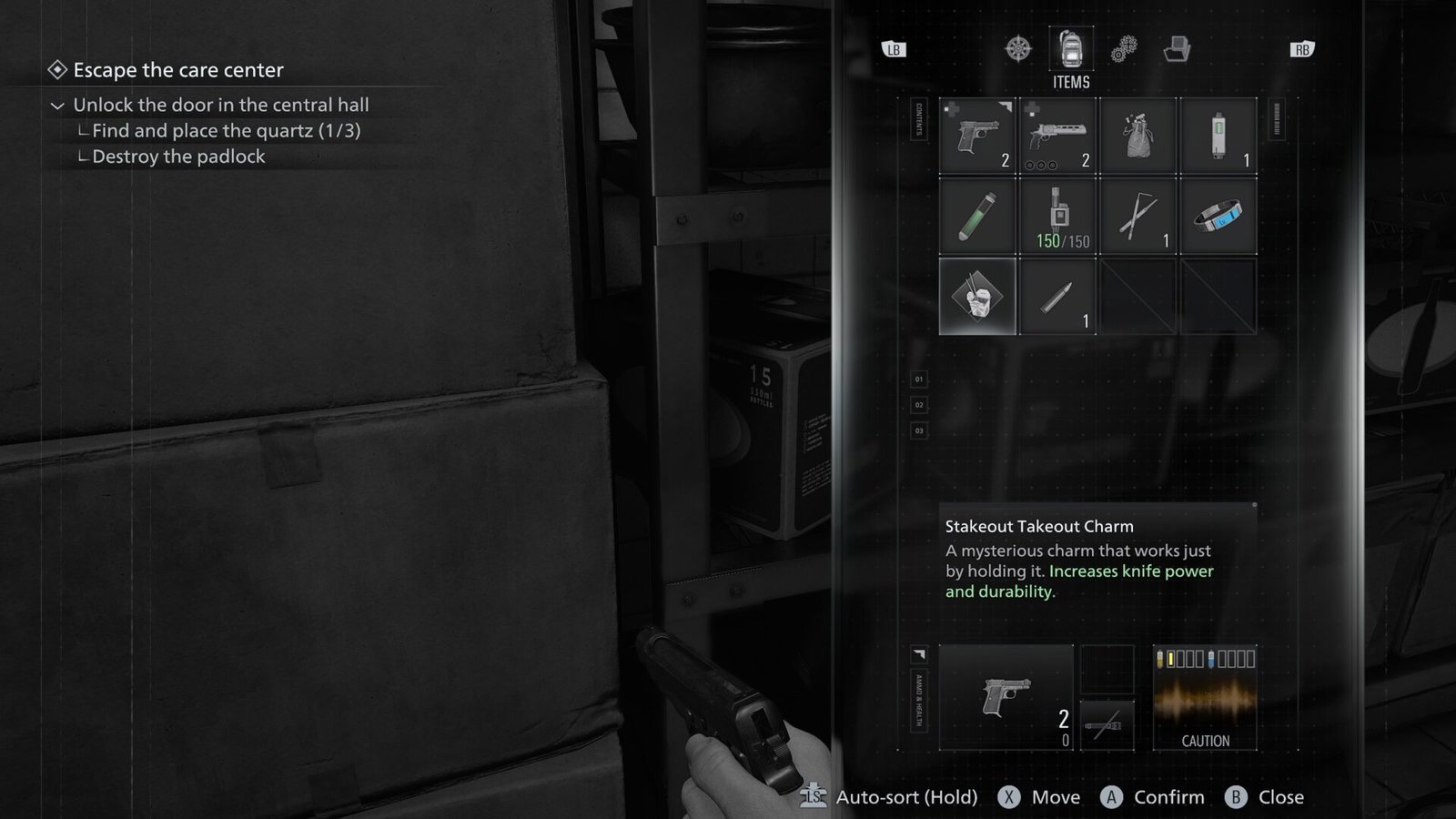Viewport: 1456px width, 819px height.
Task: Collapse the 'Unlock the door' objective
Action: pos(57,106)
